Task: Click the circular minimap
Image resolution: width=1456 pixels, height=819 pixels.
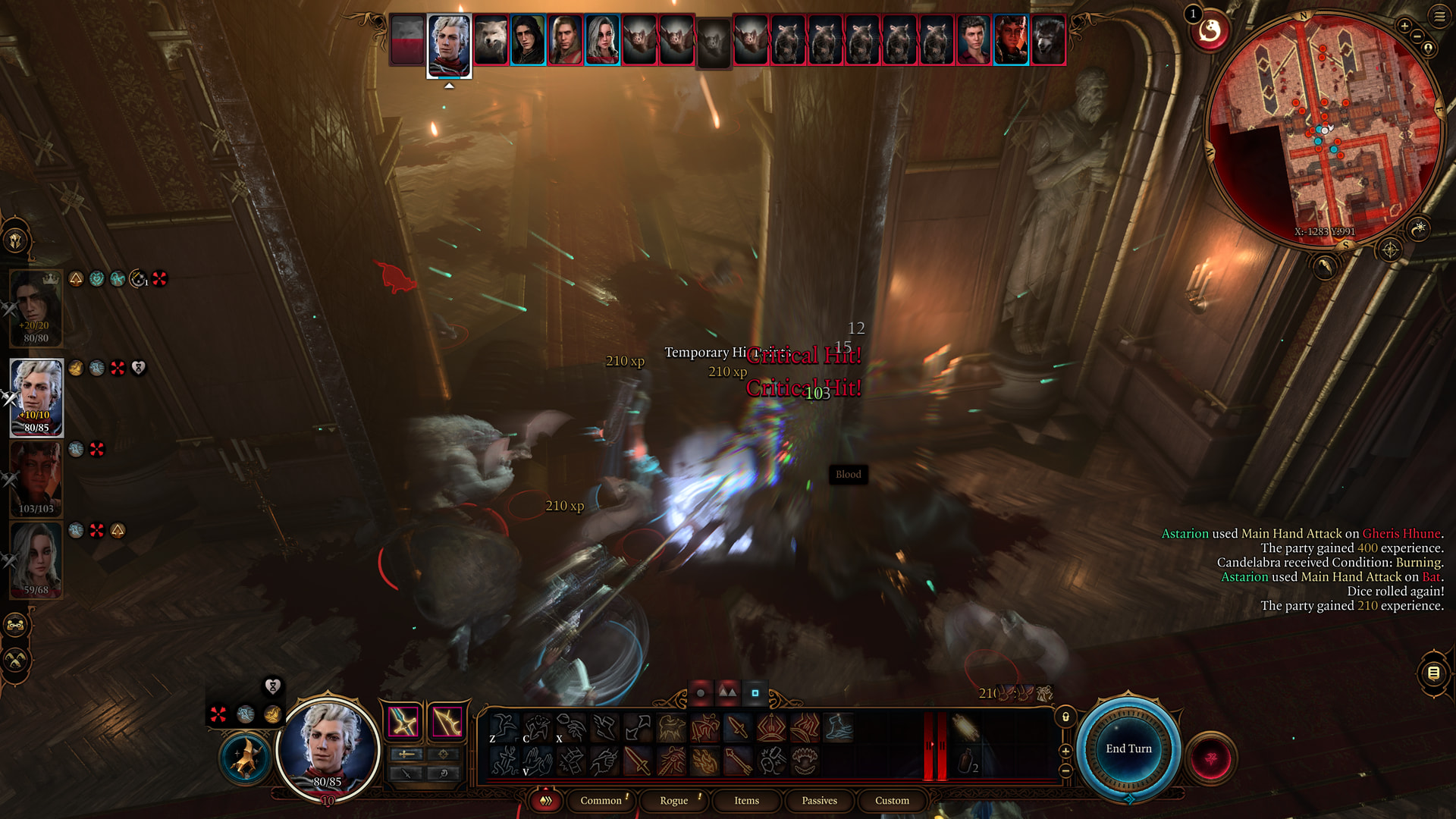Action: click(x=1323, y=129)
